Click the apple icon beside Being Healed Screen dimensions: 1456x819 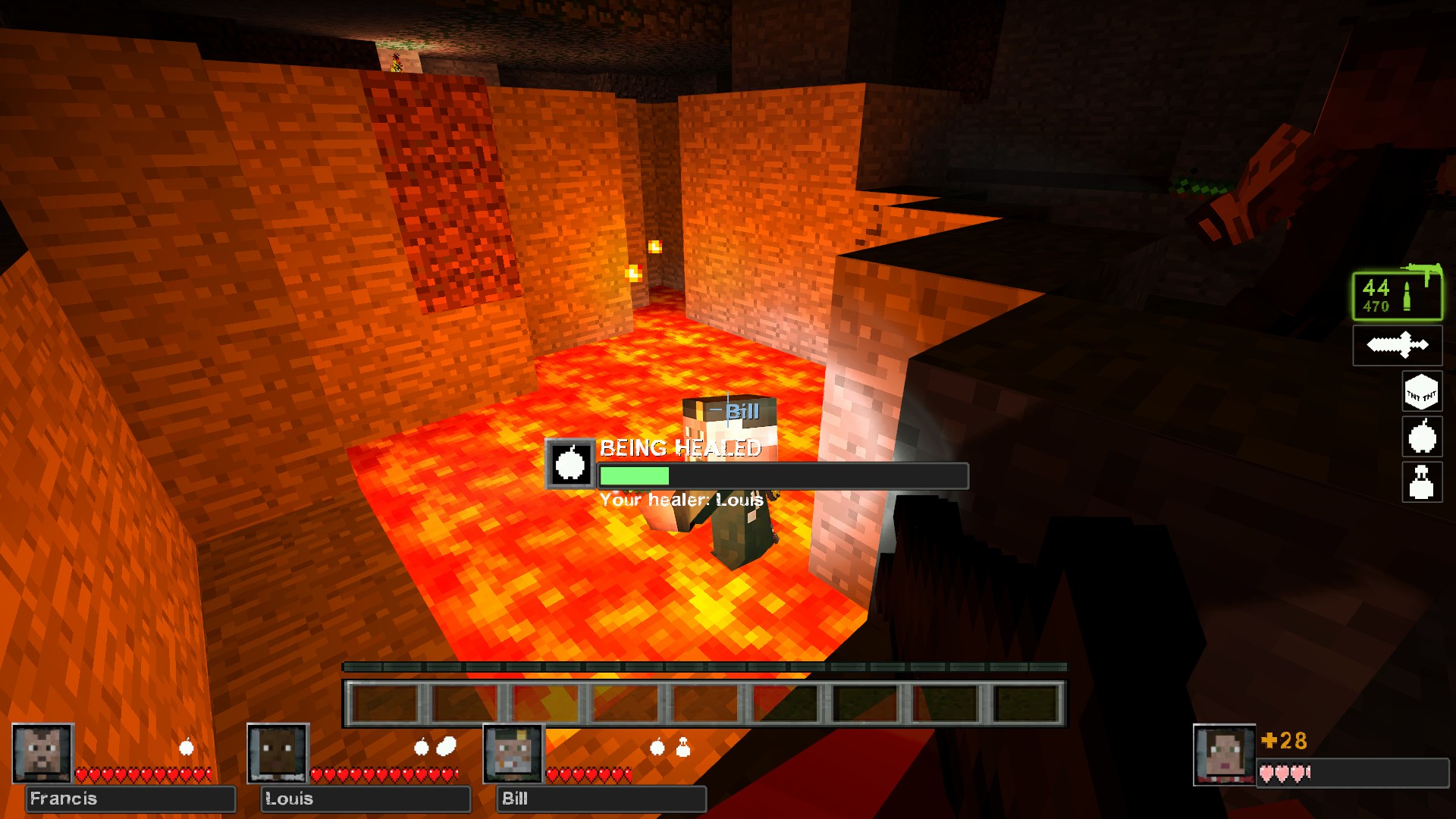570,463
